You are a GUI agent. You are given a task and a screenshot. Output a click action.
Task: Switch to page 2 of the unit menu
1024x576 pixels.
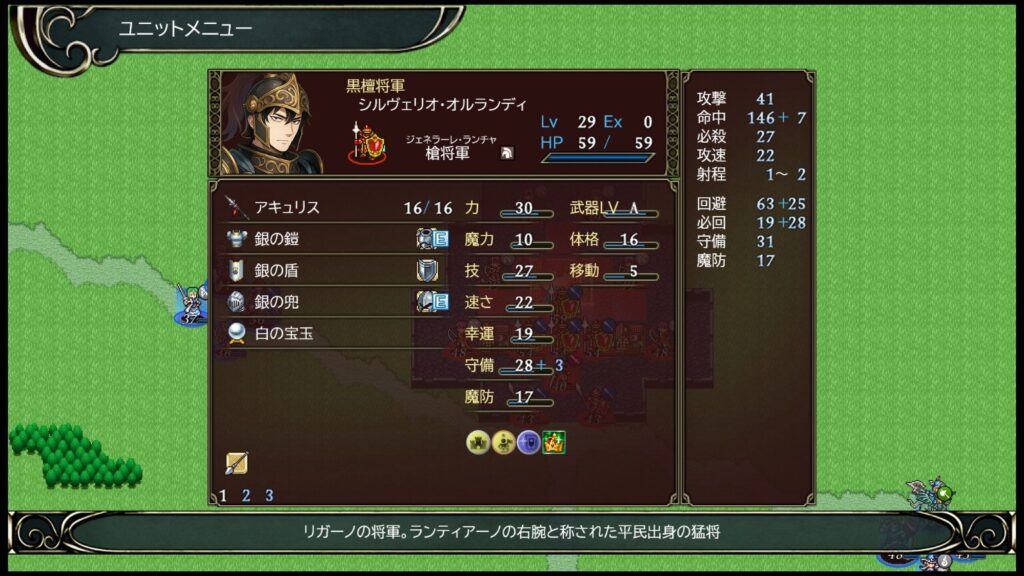(246, 495)
